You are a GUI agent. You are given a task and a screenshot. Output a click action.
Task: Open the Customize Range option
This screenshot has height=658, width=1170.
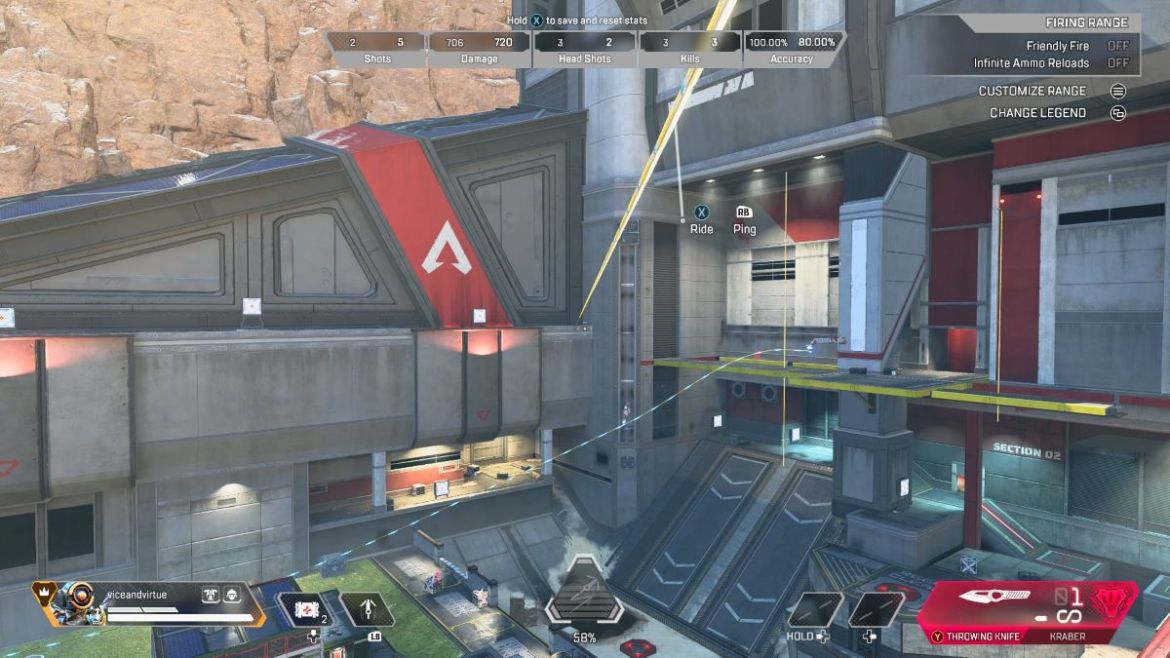point(1033,91)
